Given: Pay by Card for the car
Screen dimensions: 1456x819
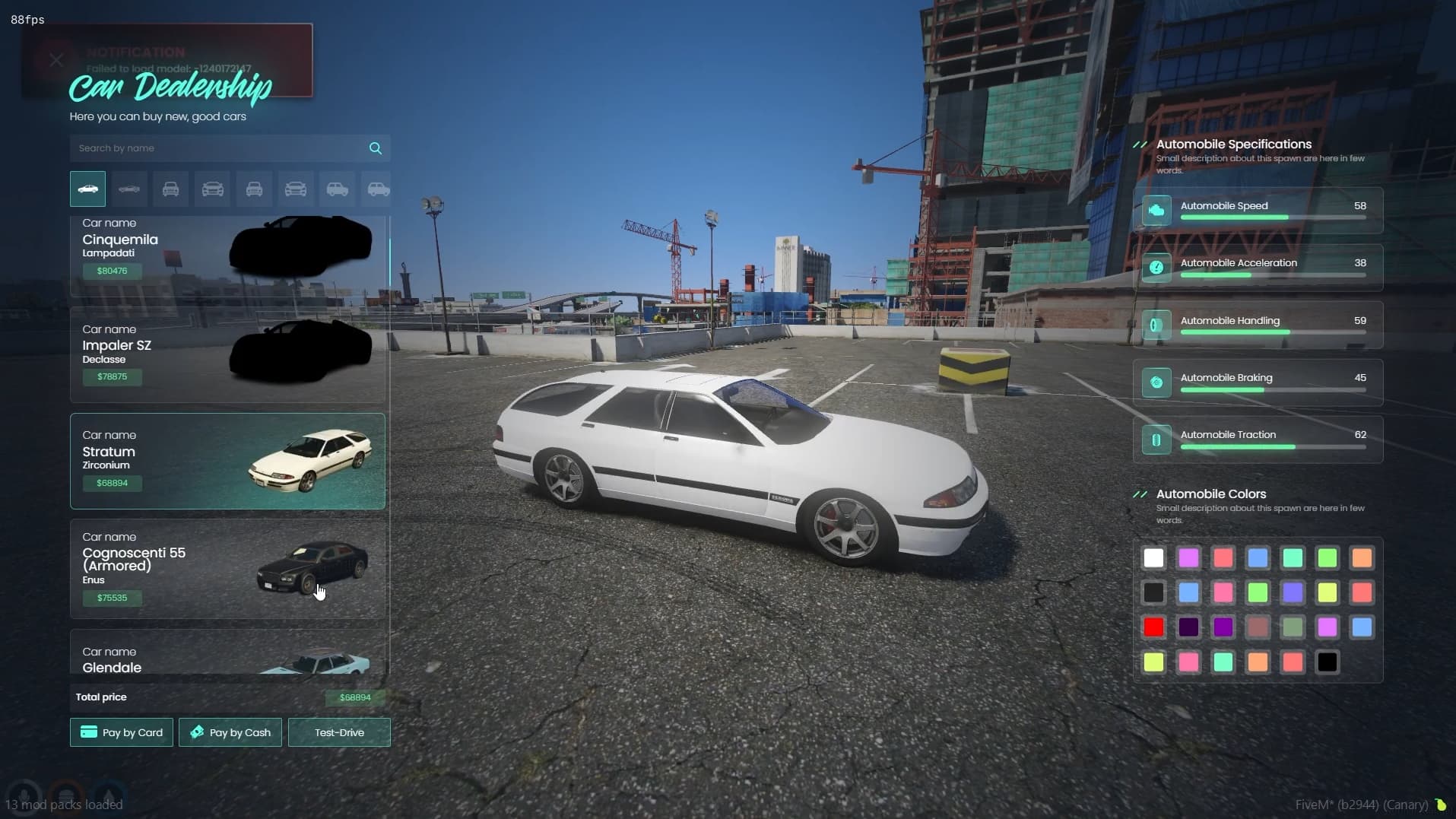Looking at the screenshot, I should 122,732.
